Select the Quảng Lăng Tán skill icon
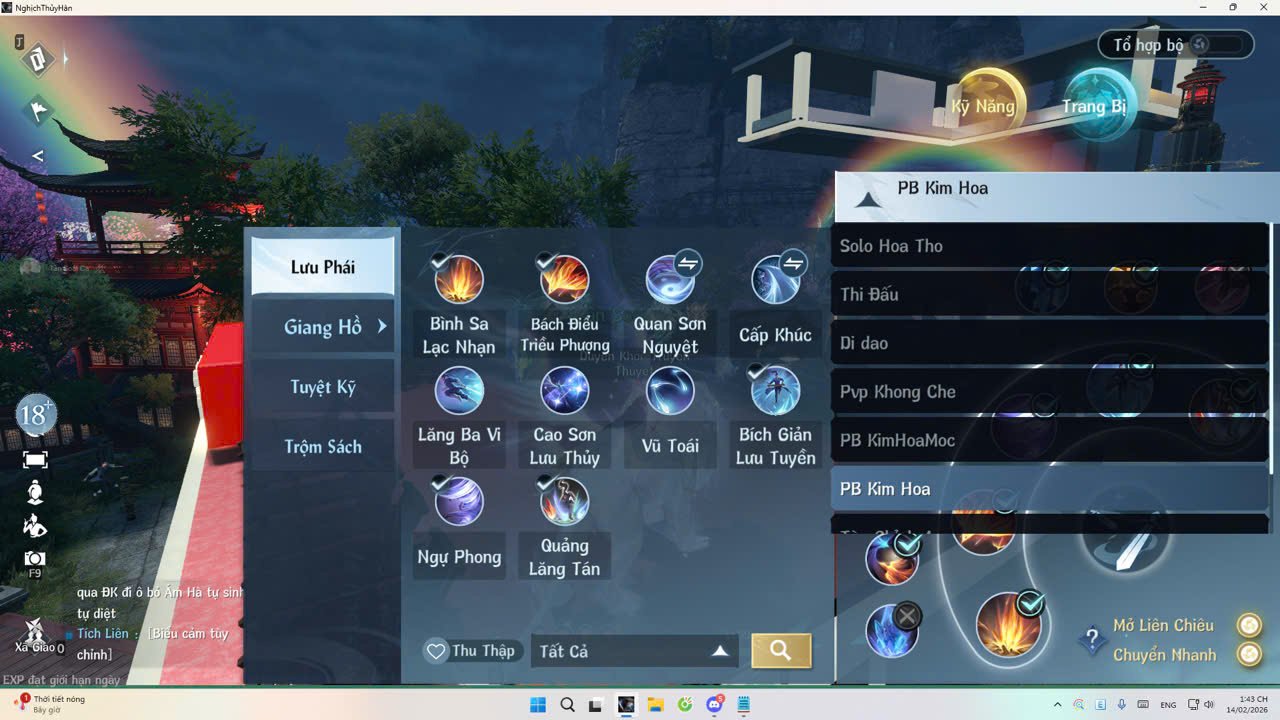Image resolution: width=1280 pixels, height=720 pixels. coord(564,501)
